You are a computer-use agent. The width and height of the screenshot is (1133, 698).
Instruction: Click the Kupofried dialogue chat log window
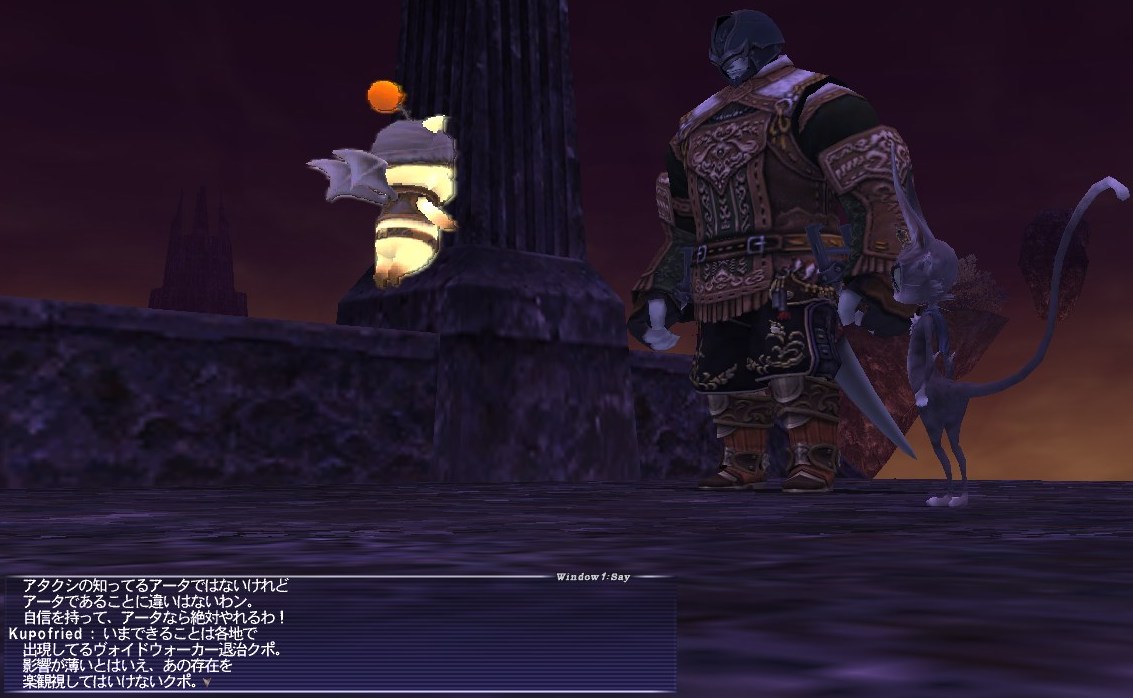pyautogui.click(x=340, y=634)
